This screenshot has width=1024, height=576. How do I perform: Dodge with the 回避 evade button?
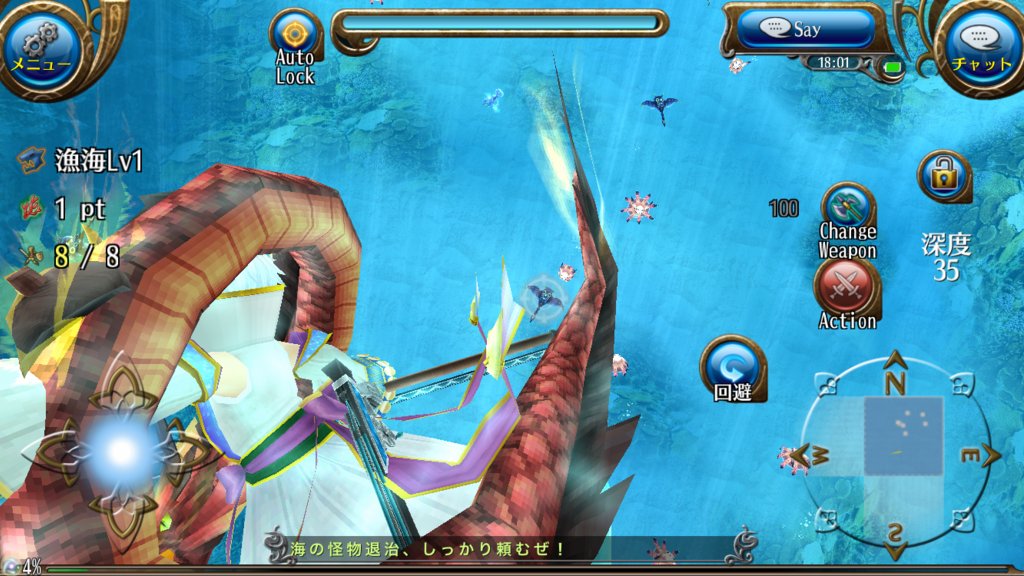click(x=732, y=367)
